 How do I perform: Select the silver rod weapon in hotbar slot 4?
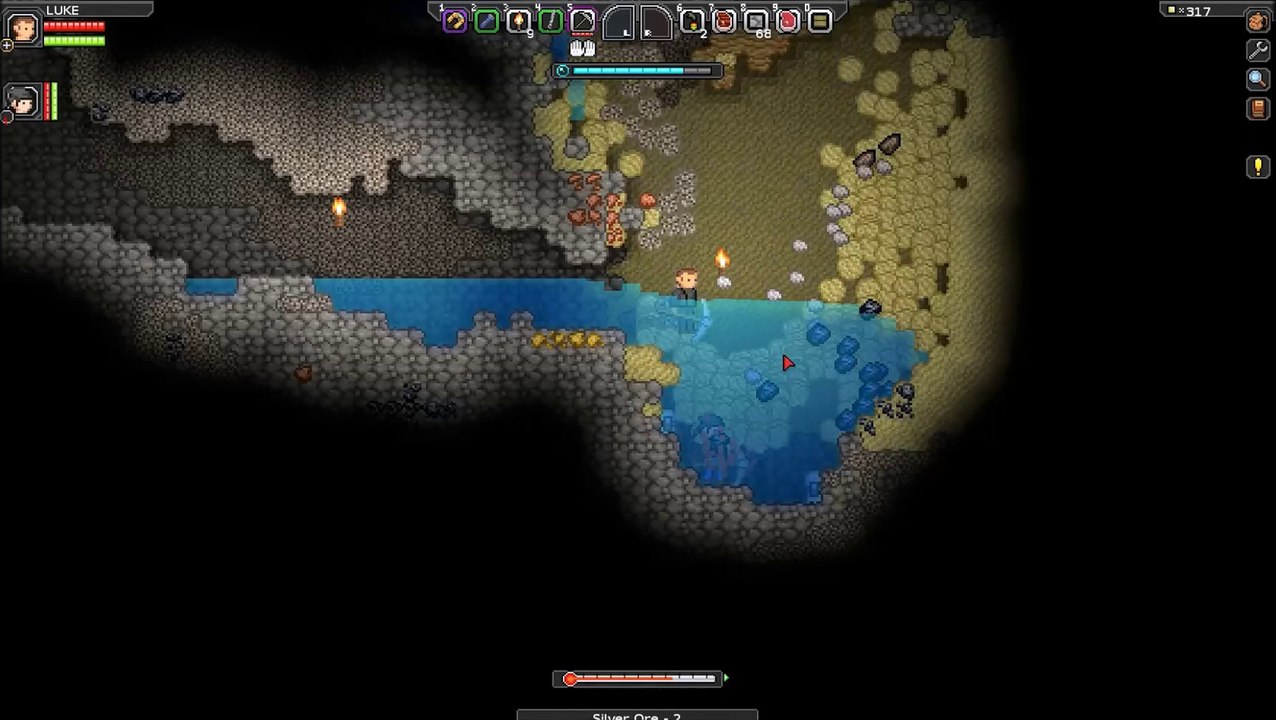[x=551, y=21]
